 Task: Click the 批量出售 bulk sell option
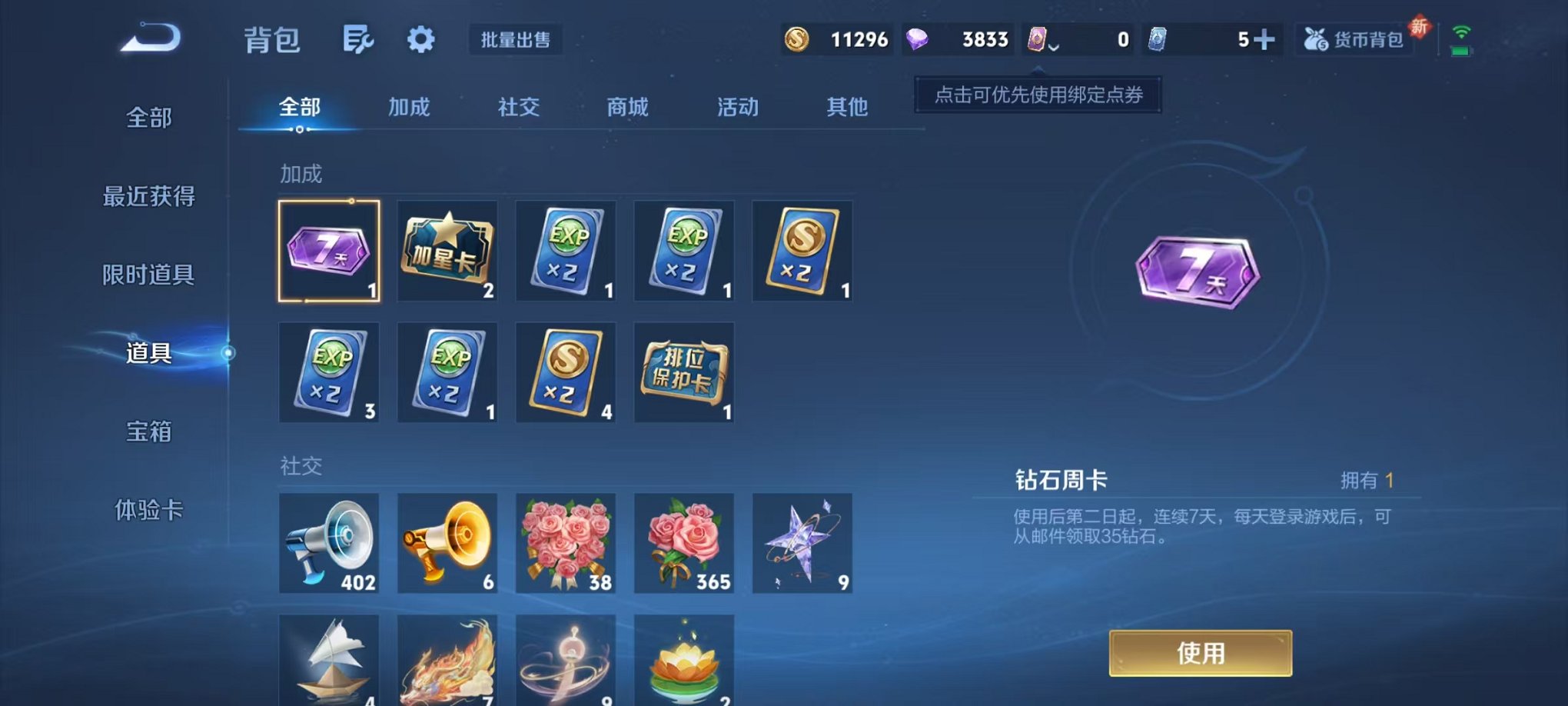coord(516,41)
